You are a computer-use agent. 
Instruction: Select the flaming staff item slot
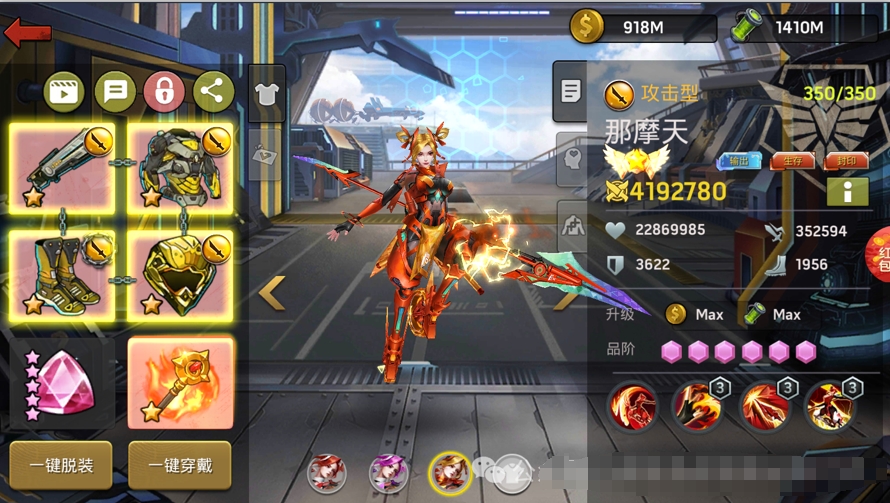pyautogui.click(x=180, y=384)
